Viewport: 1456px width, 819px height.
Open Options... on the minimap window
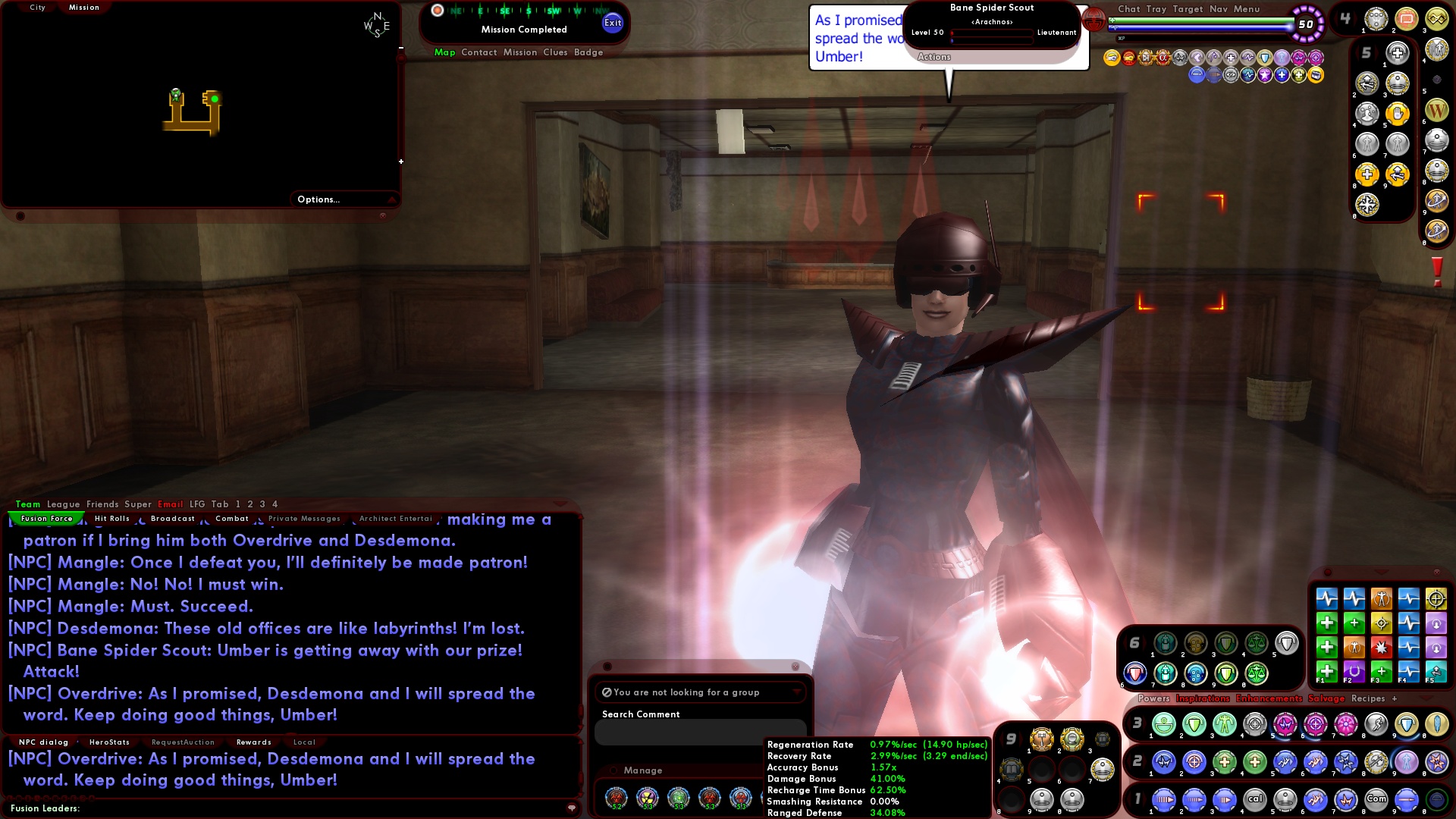(x=318, y=199)
